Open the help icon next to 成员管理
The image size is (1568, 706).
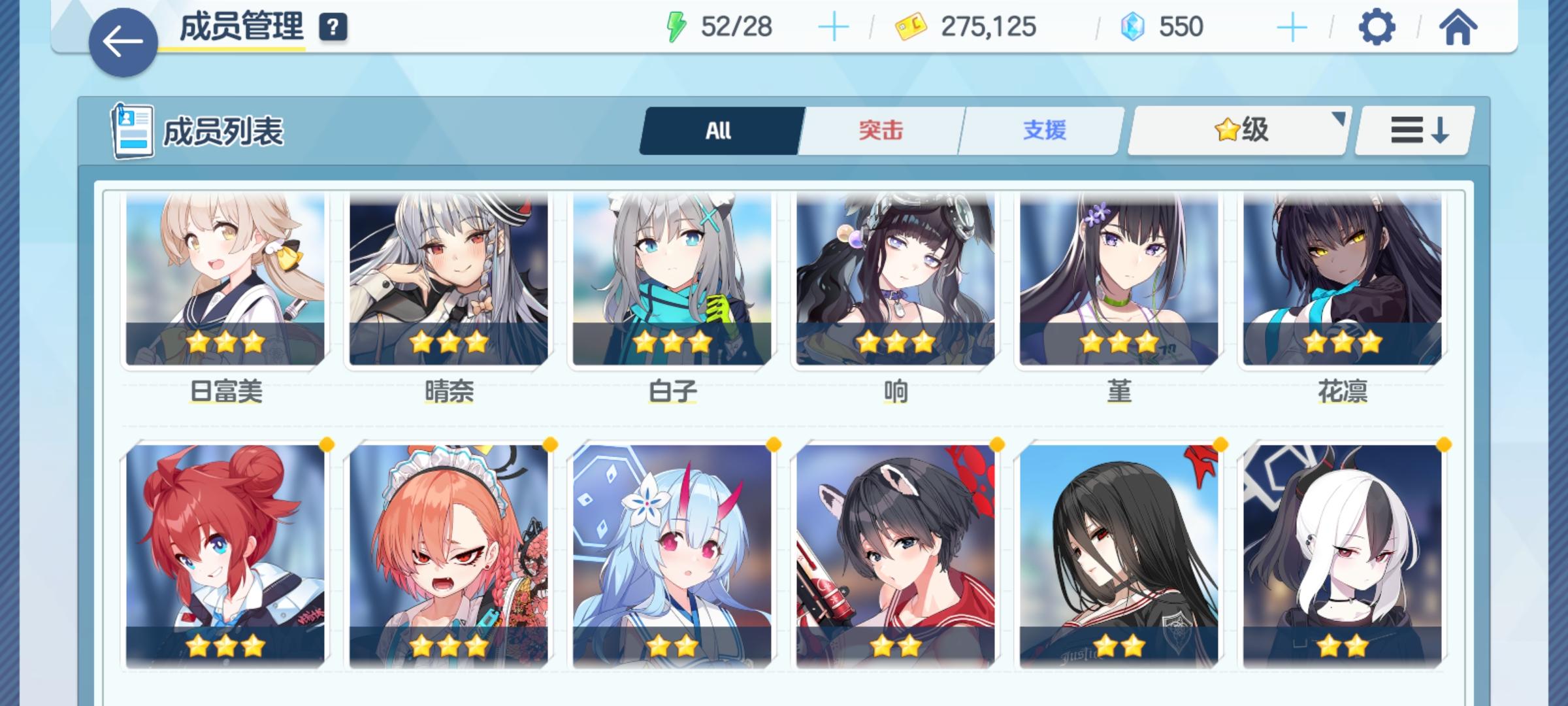333,27
